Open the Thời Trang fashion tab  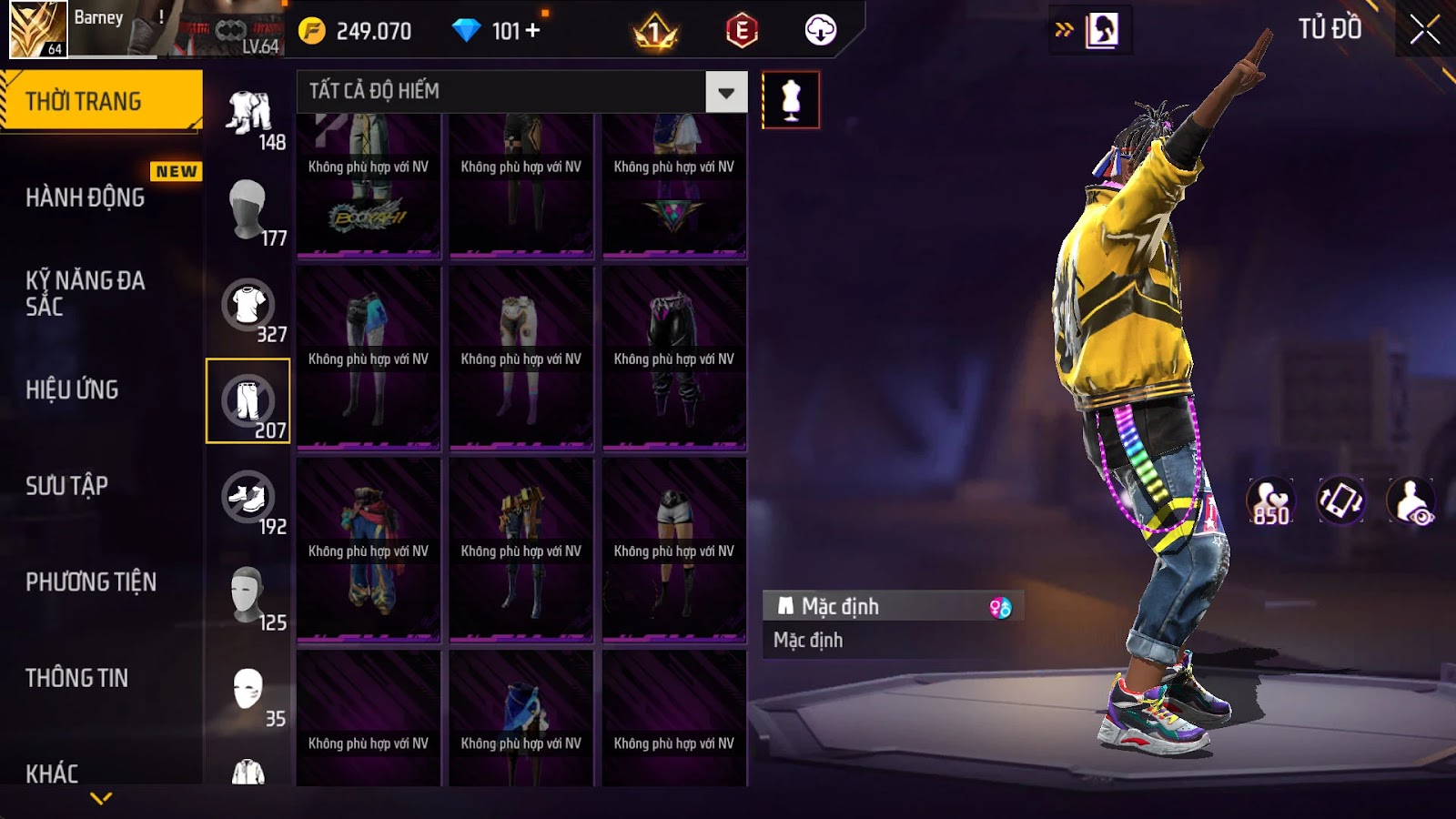100,101
